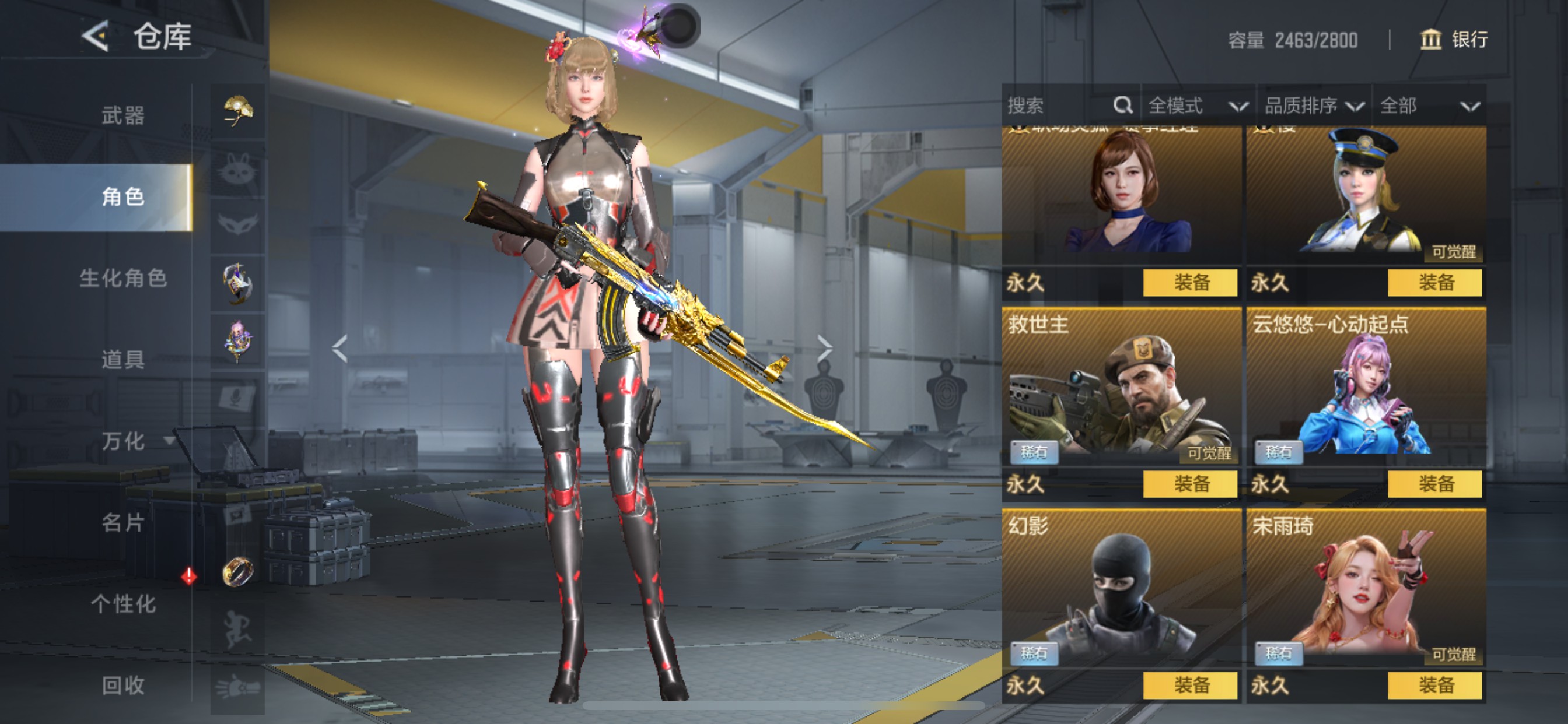Open the 道具 items category
Image resolution: width=1568 pixels, height=724 pixels.
point(123,360)
